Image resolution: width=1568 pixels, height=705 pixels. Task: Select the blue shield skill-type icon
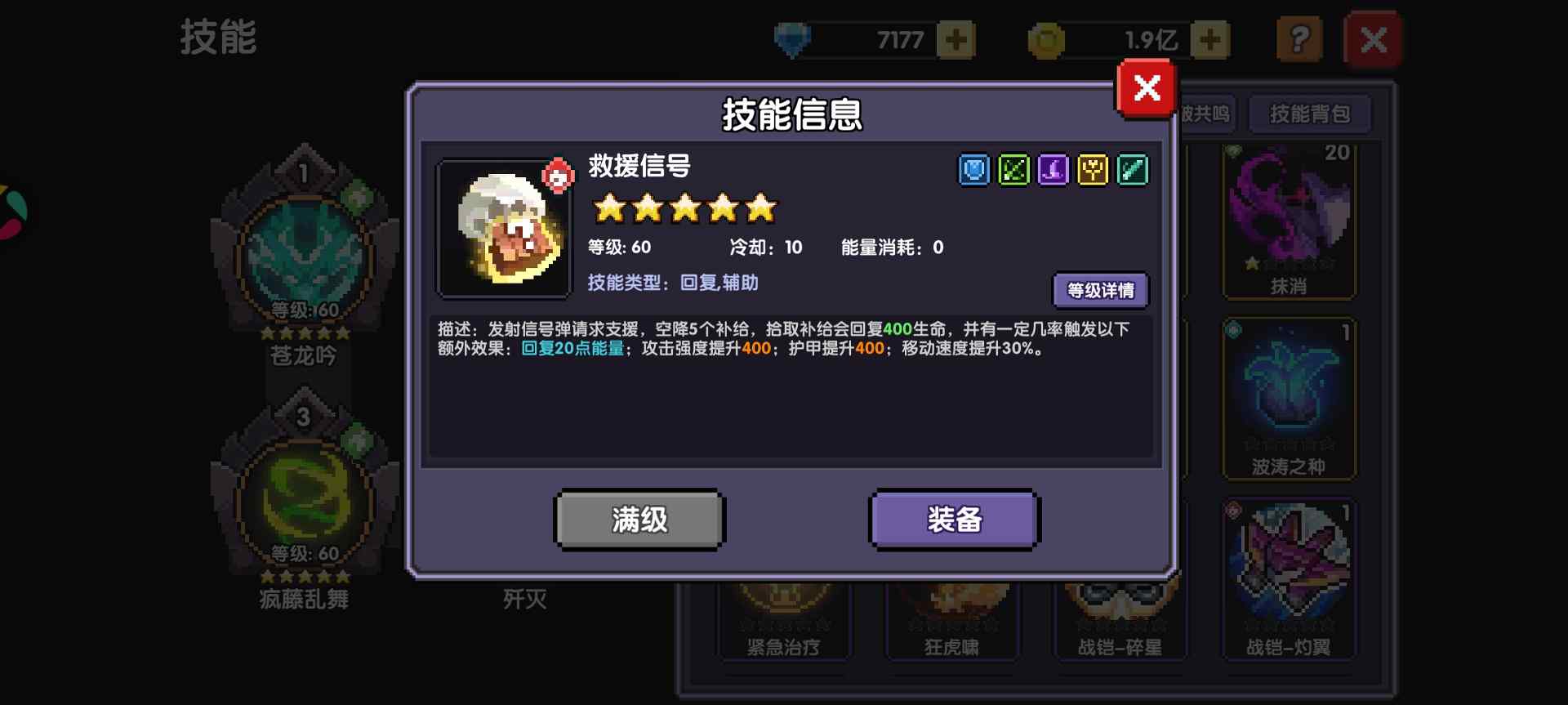tap(973, 170)
